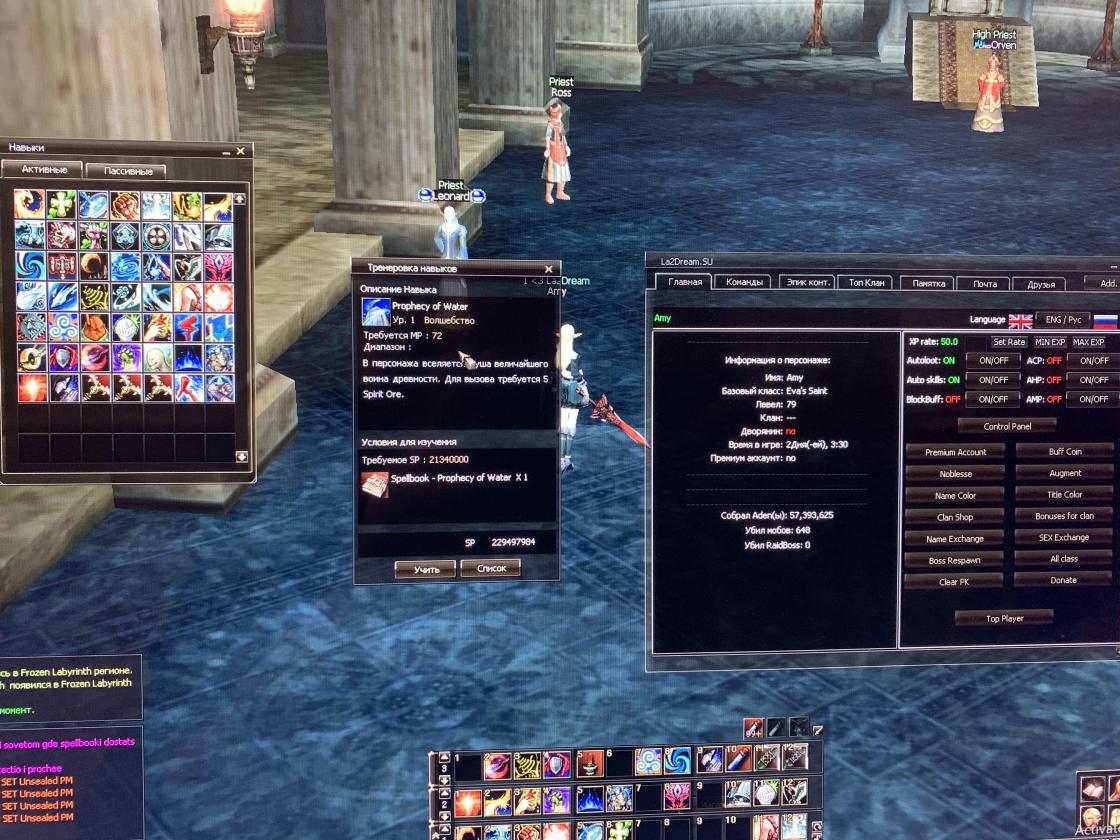Click the Boss Respawn button
The image size is (1120, 840).
tap(955, 560)
